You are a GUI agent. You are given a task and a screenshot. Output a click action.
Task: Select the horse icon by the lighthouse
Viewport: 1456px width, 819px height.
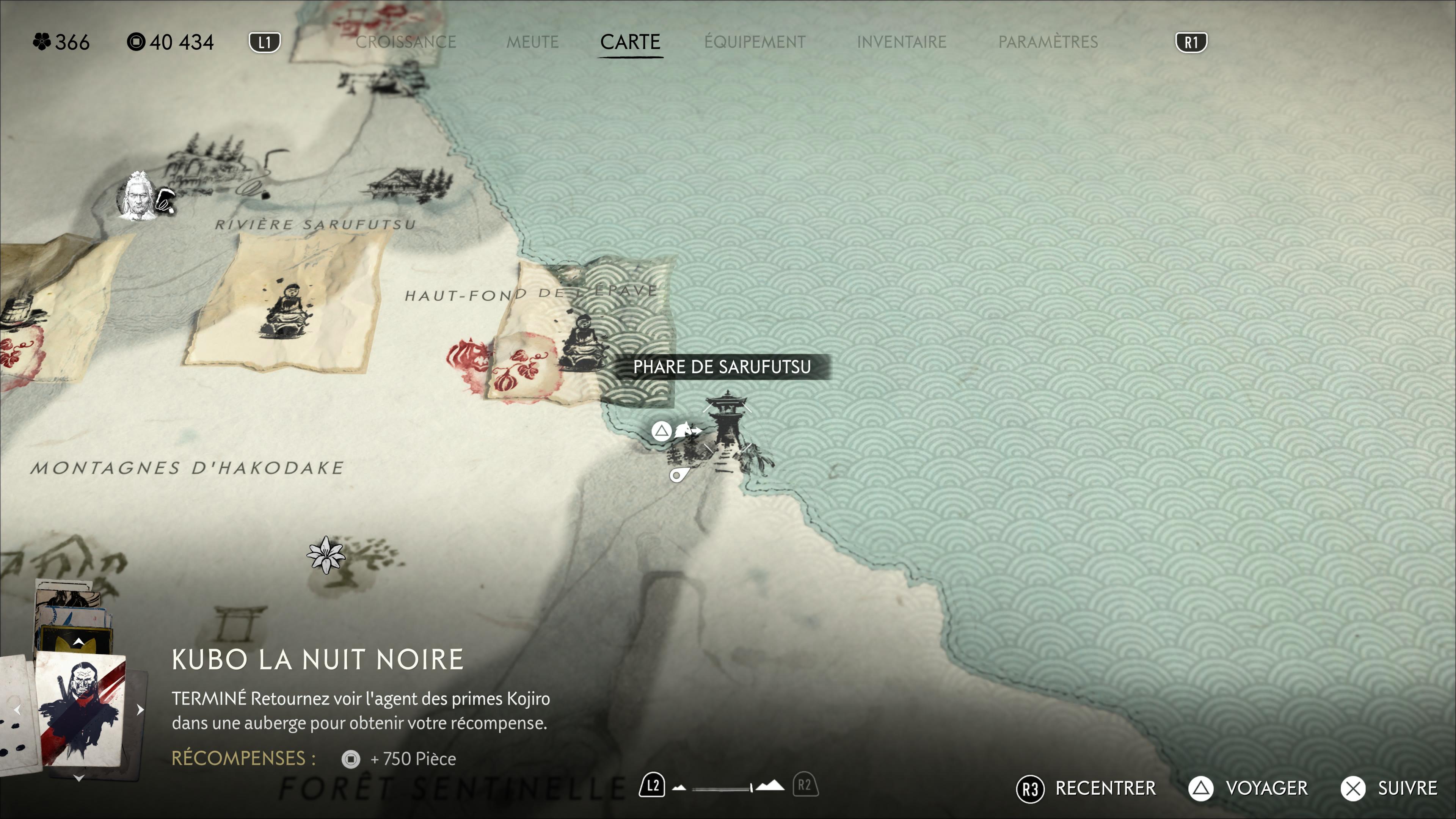(x=687, y=431)
